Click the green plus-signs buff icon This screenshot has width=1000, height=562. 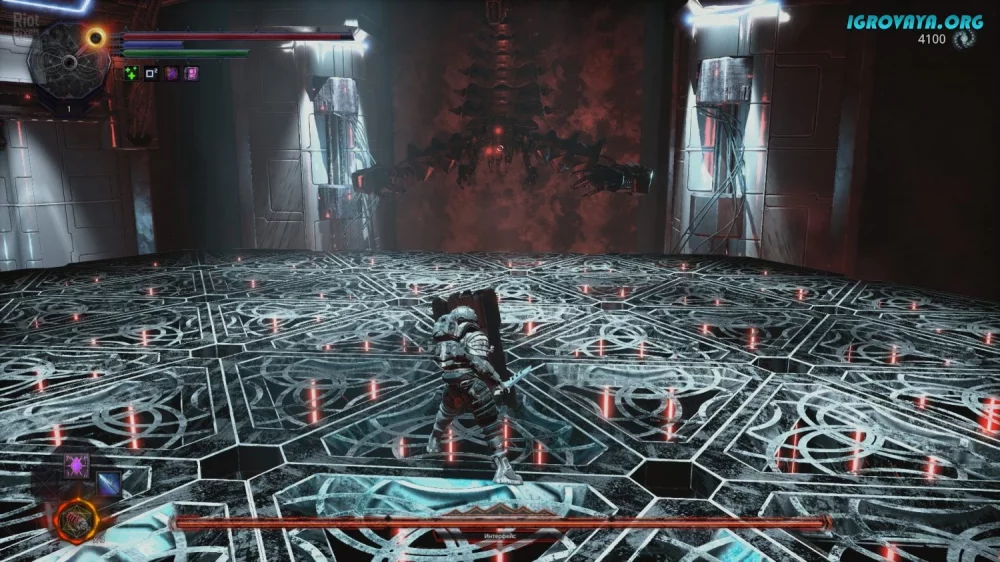131,73
